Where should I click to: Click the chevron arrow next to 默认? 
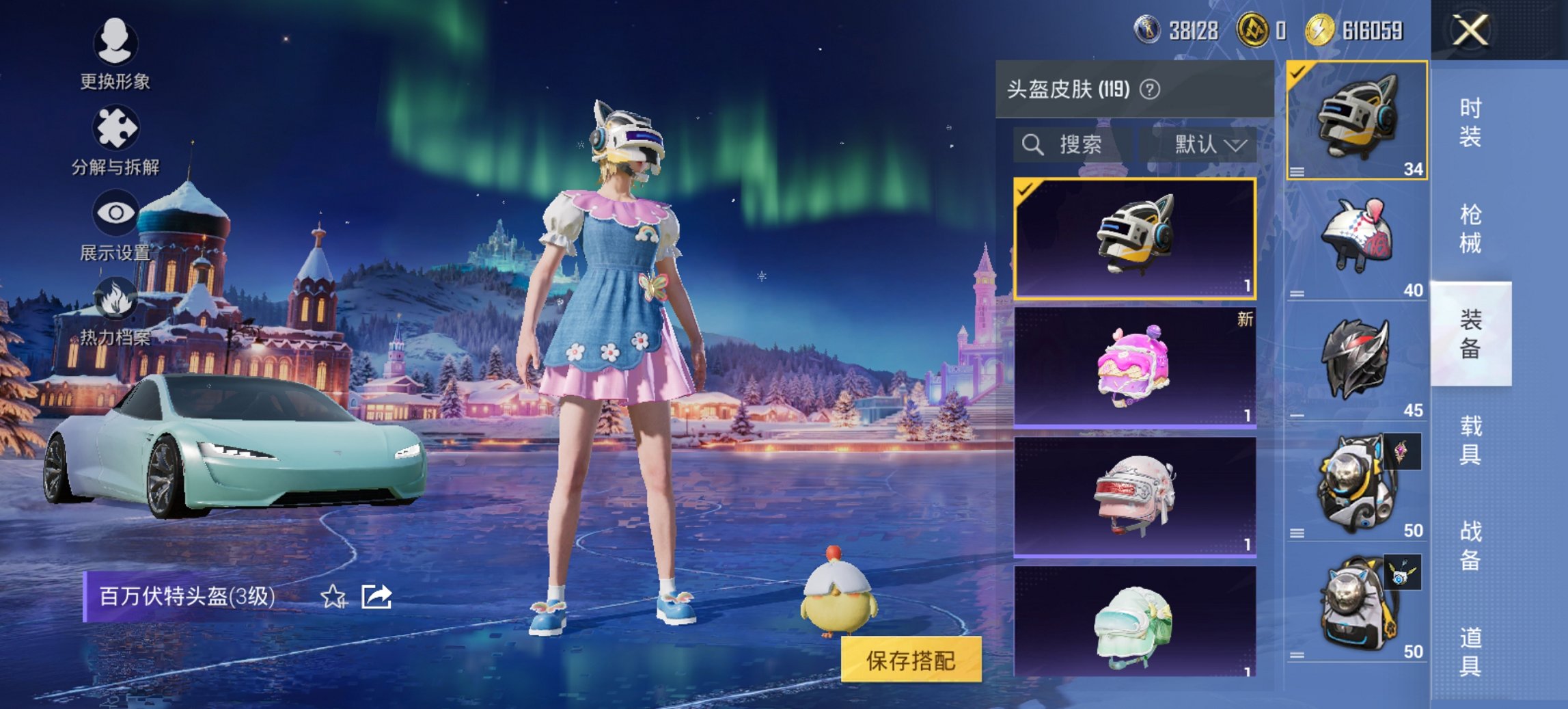(x=1237, y=146)
